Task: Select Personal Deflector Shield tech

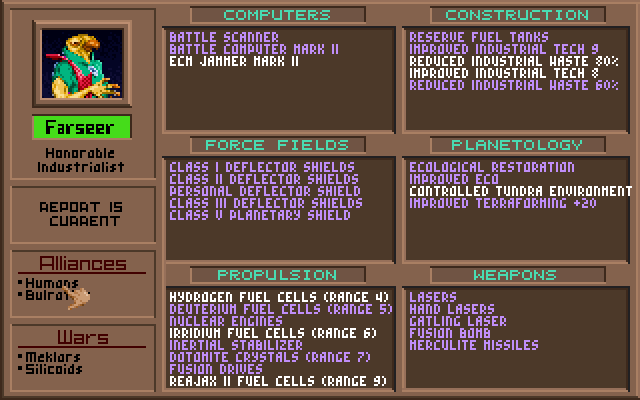Action: pyautogui.click(x=265, y=191)
